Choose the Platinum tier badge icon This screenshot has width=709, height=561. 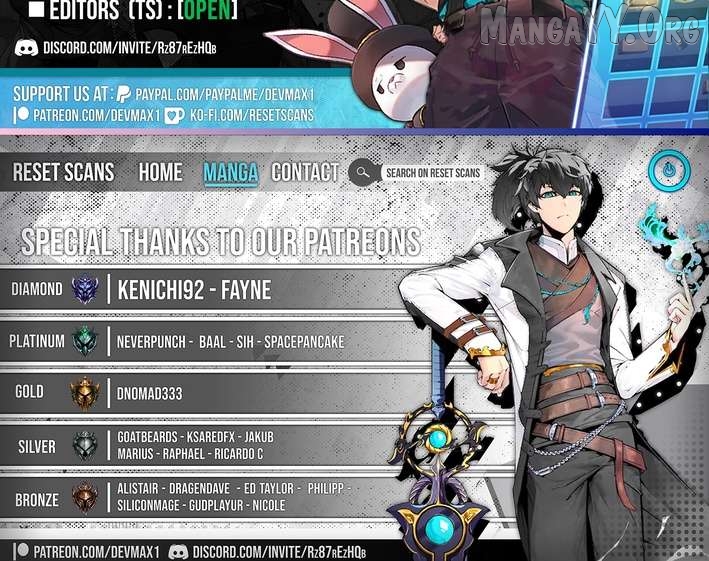tap(86, 341)
